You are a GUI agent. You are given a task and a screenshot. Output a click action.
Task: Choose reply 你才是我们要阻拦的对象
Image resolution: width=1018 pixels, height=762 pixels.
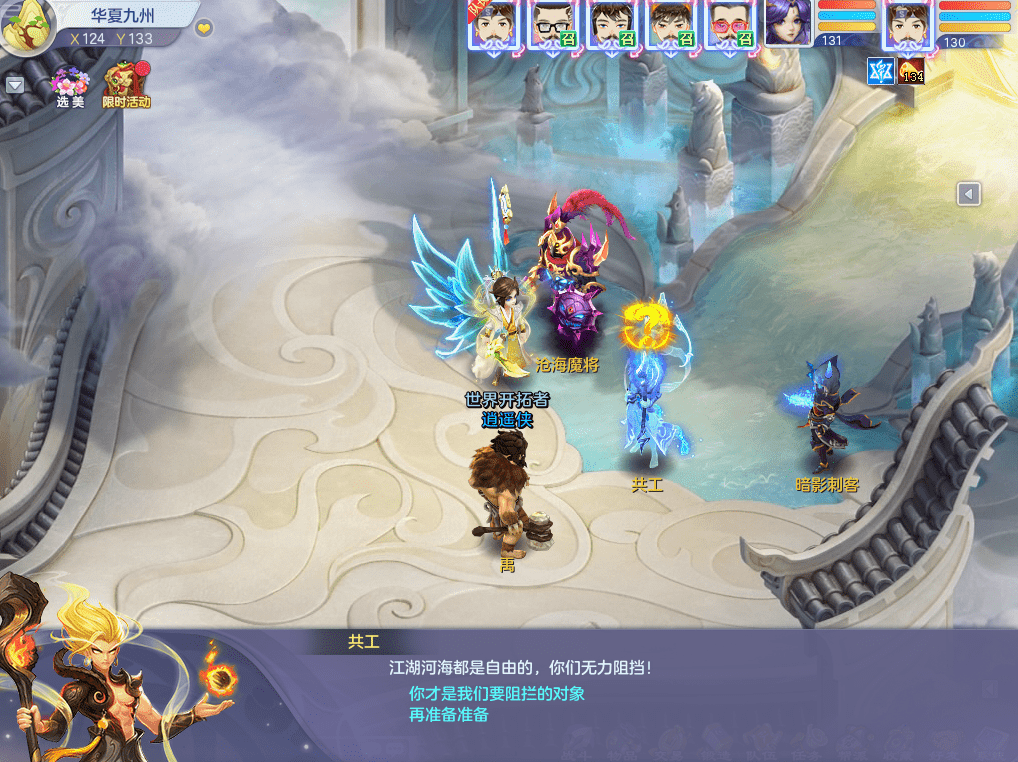(x=496, y=693)
